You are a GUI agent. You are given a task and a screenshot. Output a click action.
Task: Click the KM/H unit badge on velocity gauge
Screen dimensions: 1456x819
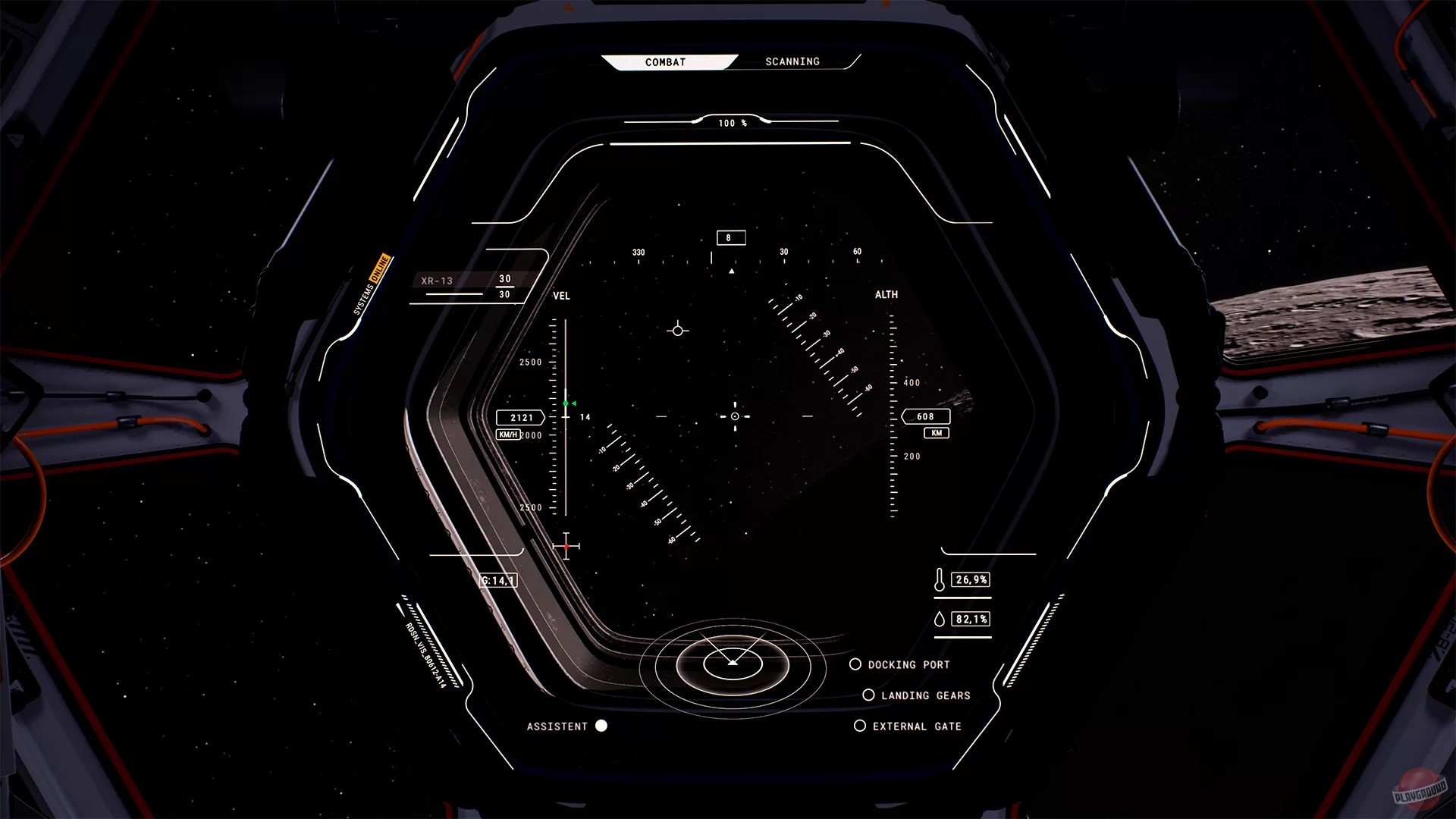click(x=507, y=434)
